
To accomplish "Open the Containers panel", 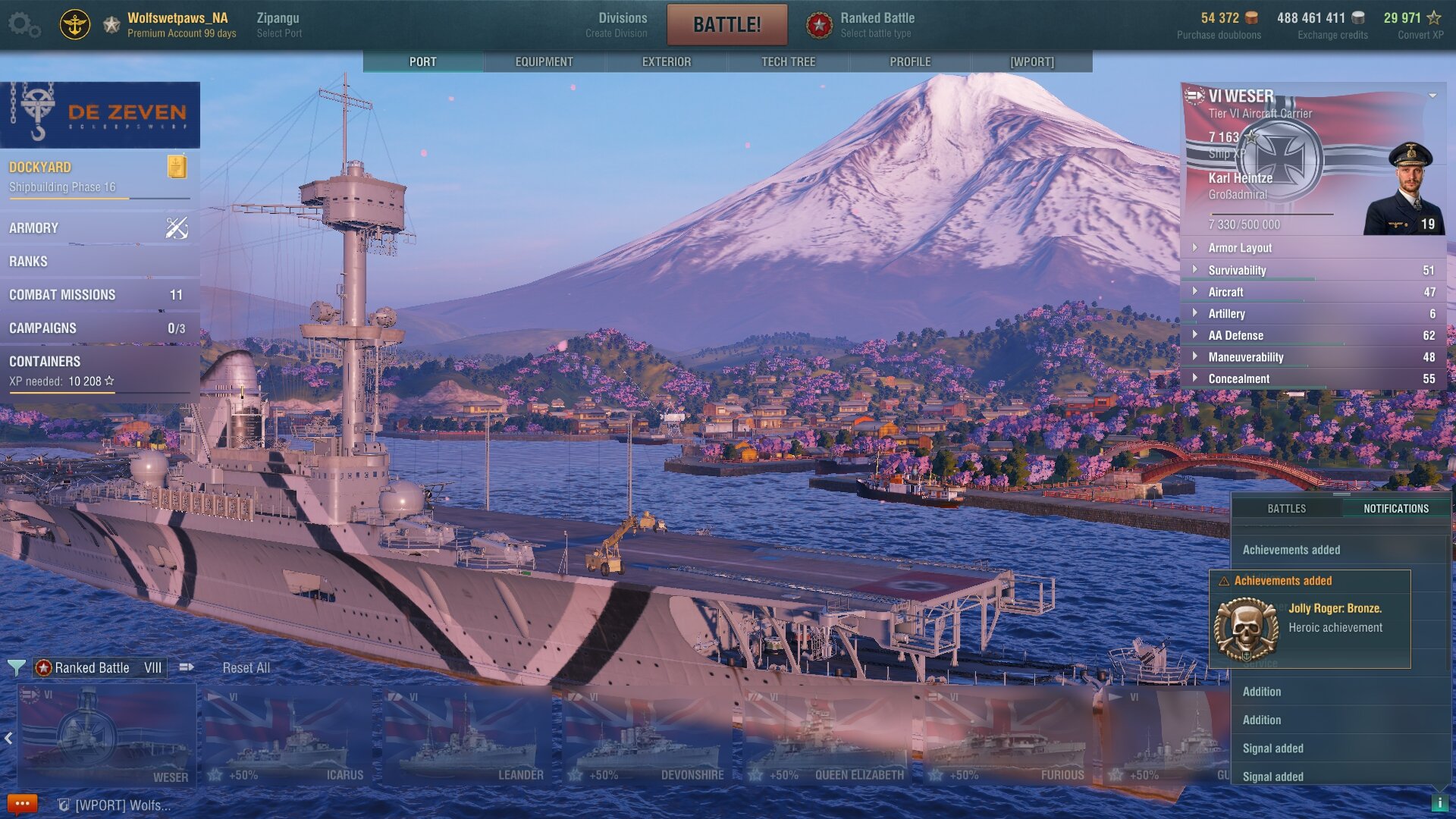I will pos(99,370).
